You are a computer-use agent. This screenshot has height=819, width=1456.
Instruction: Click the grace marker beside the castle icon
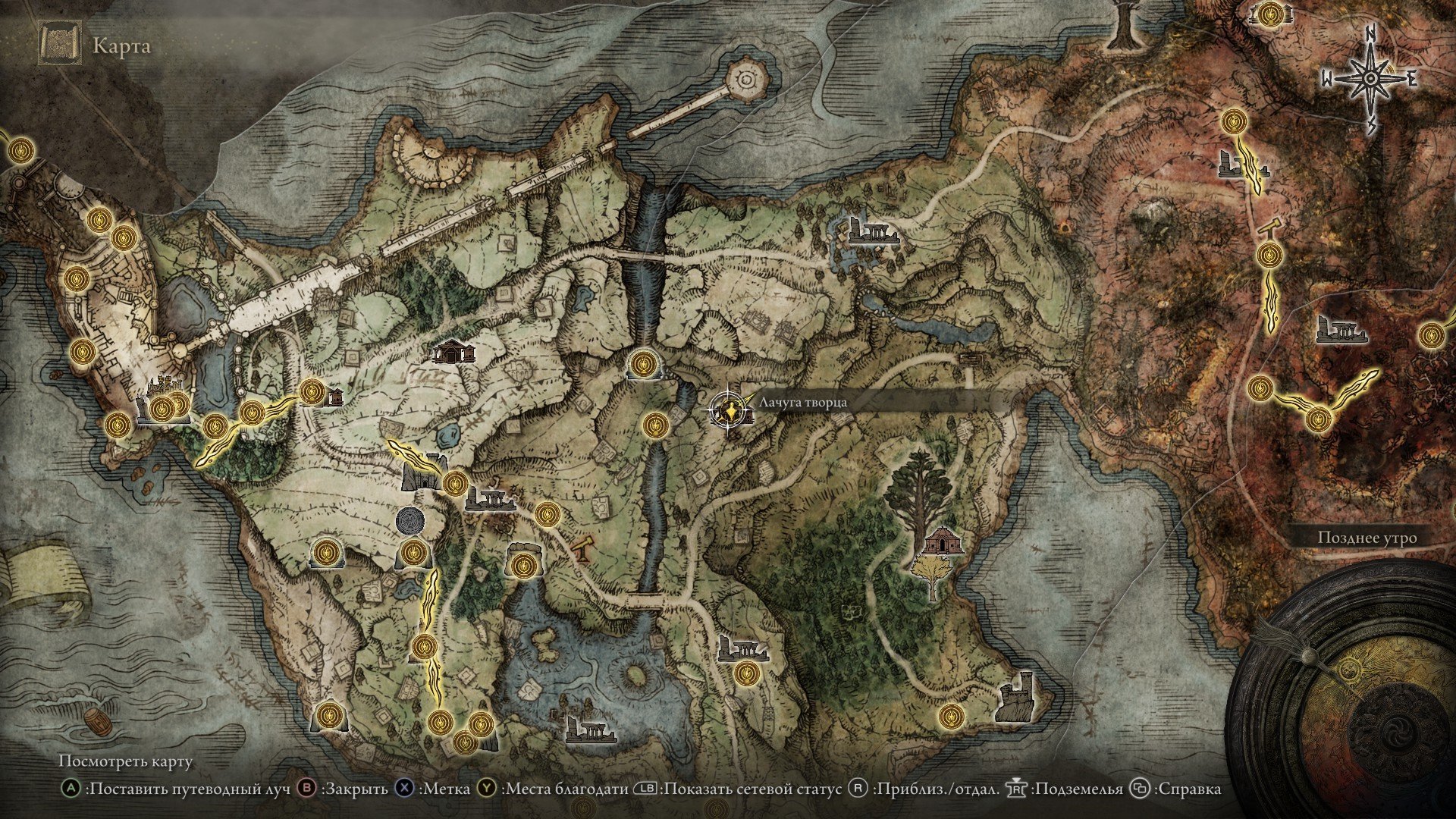coord(951,714)
